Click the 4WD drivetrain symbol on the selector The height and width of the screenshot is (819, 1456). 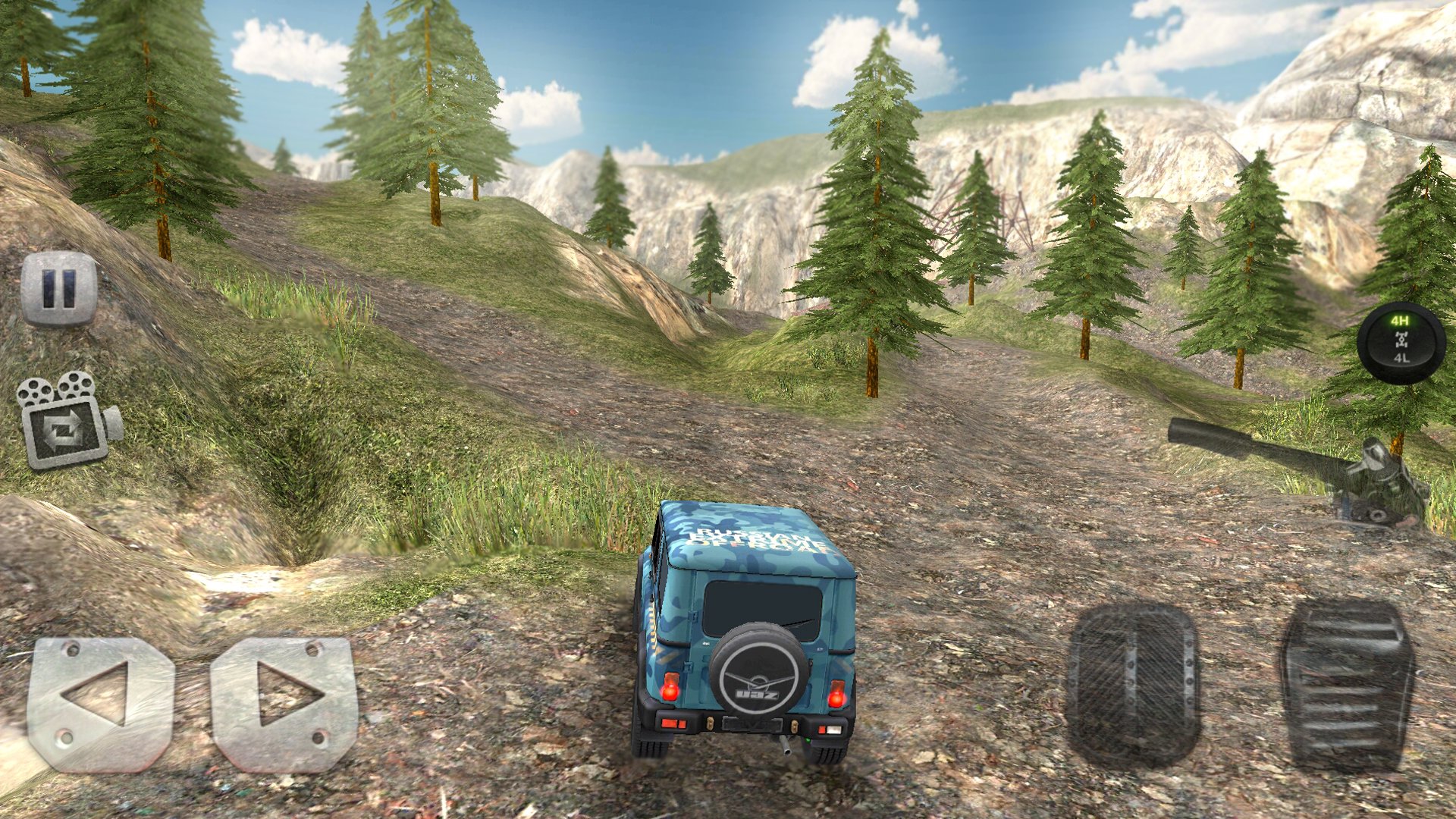click(1401, 339)
